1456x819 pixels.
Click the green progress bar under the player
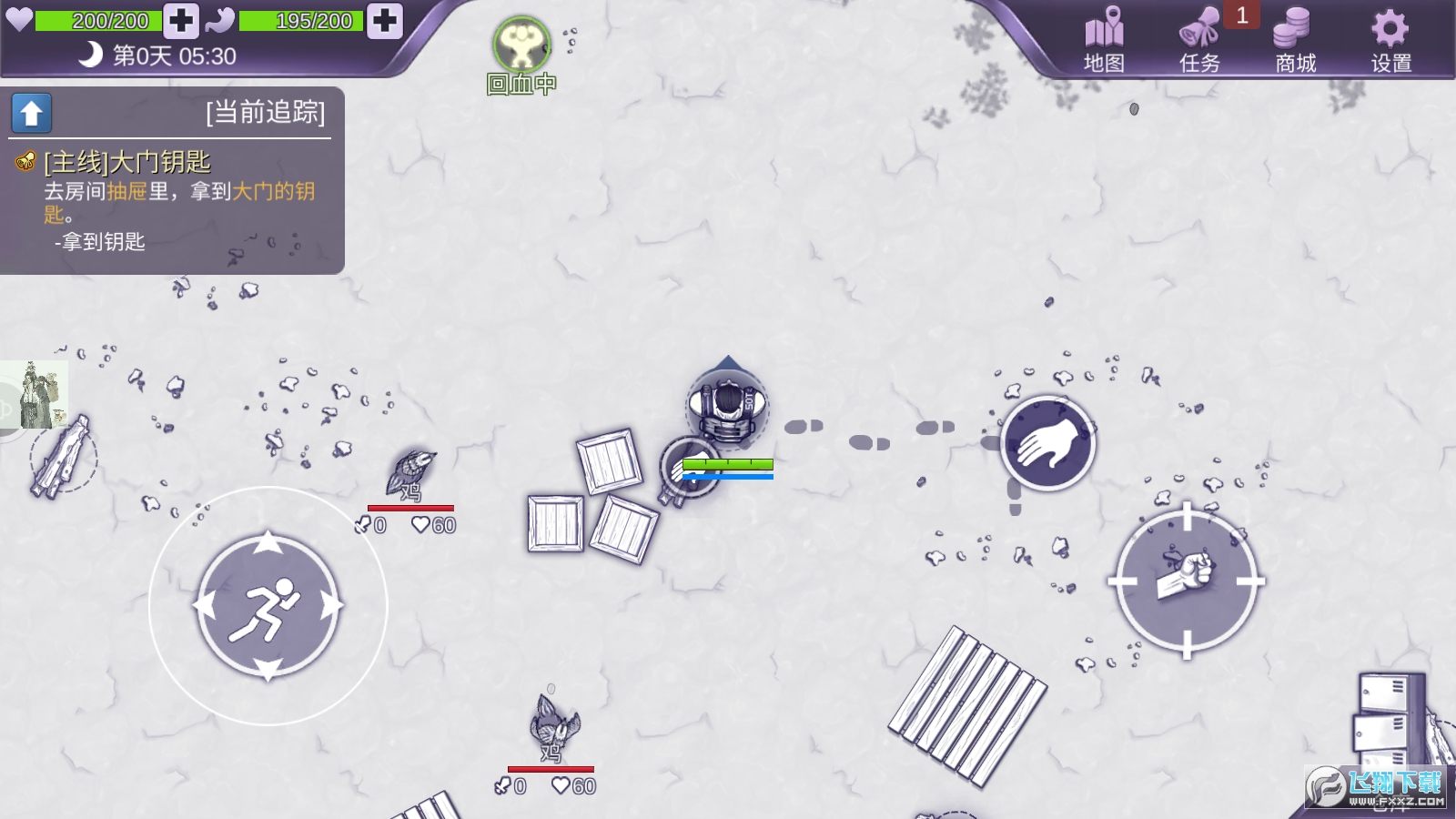[728, 464]
